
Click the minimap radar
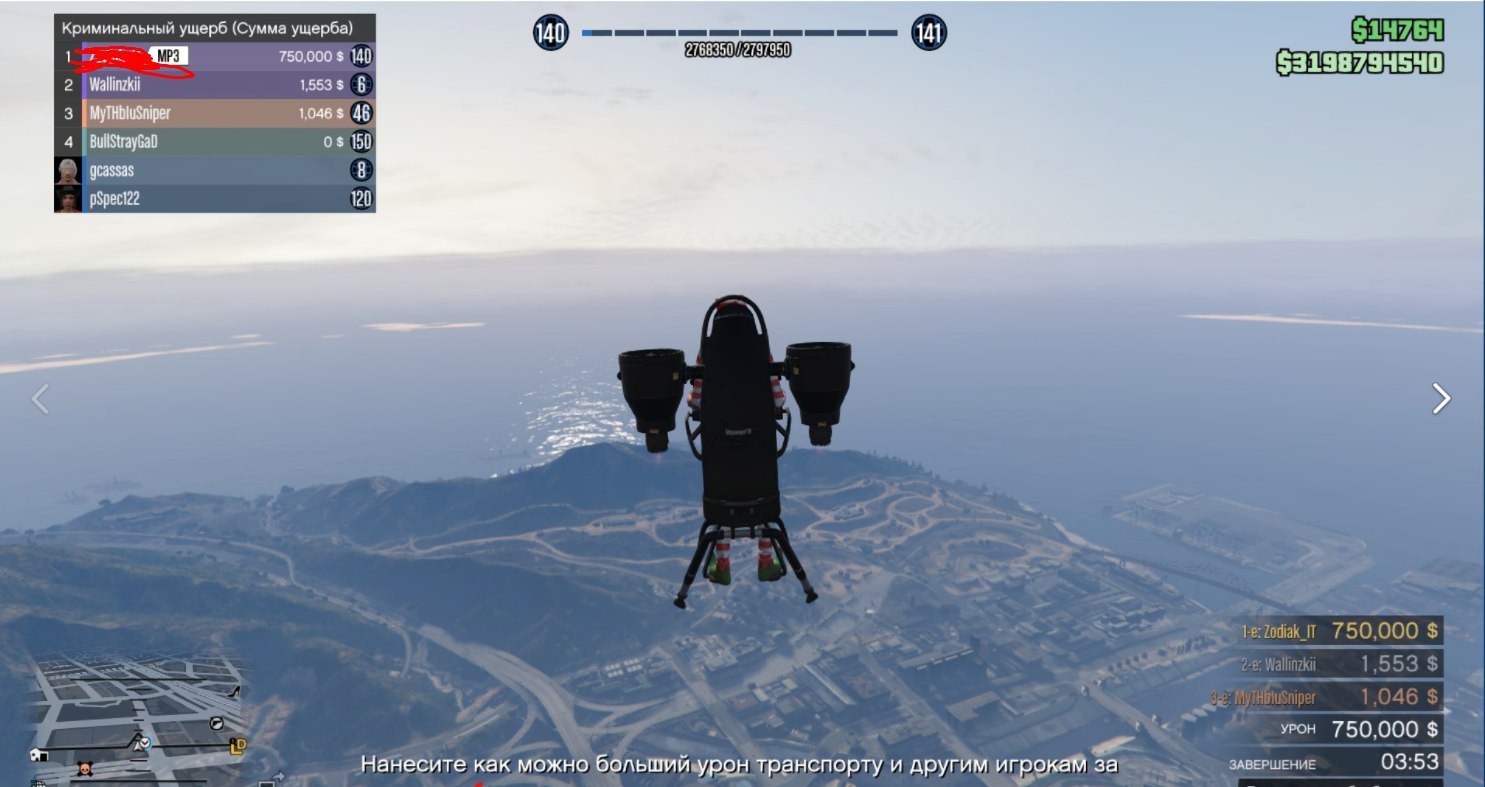[x=137, y=716]
